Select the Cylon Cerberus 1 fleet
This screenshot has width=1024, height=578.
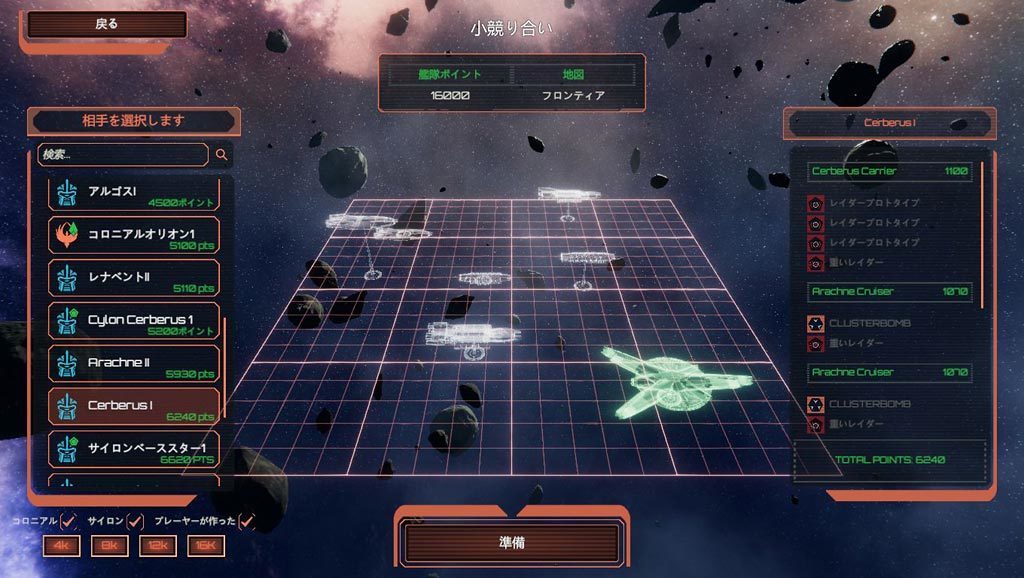click(x=134, y=322)
